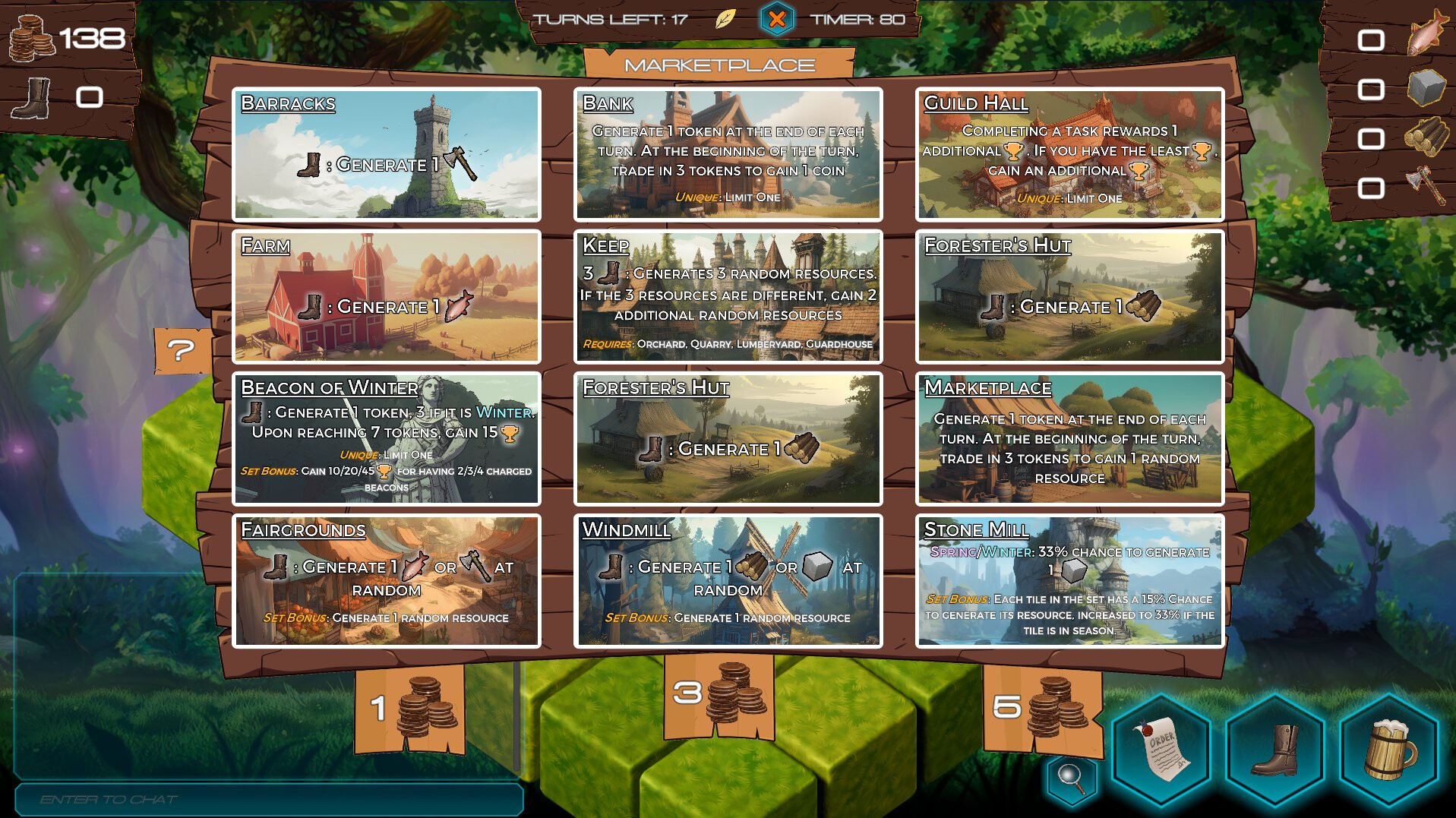Click the Marketplace title banner
This screenshot has width=1456, height=818.
point(719,65)
